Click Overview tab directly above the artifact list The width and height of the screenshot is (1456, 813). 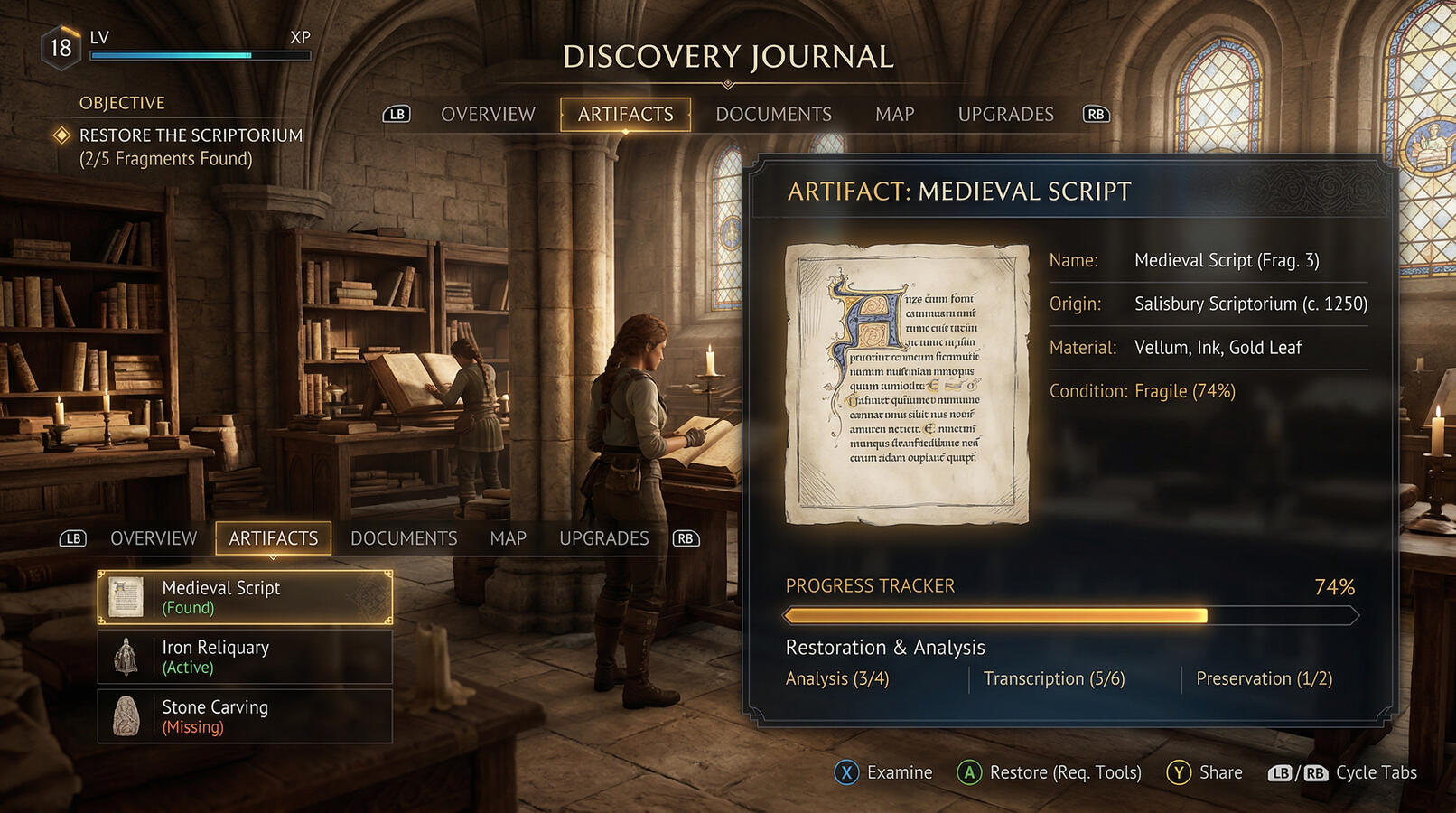(154, 538)
